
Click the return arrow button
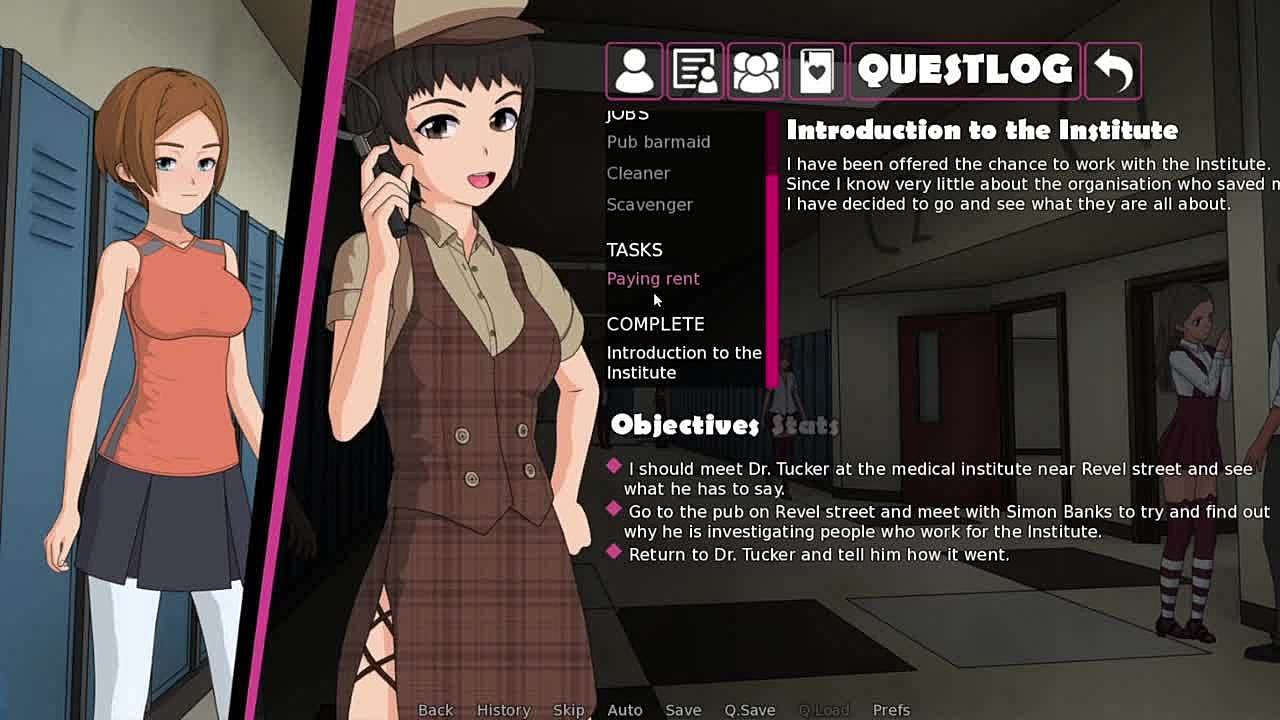[x=1113, y=70]
